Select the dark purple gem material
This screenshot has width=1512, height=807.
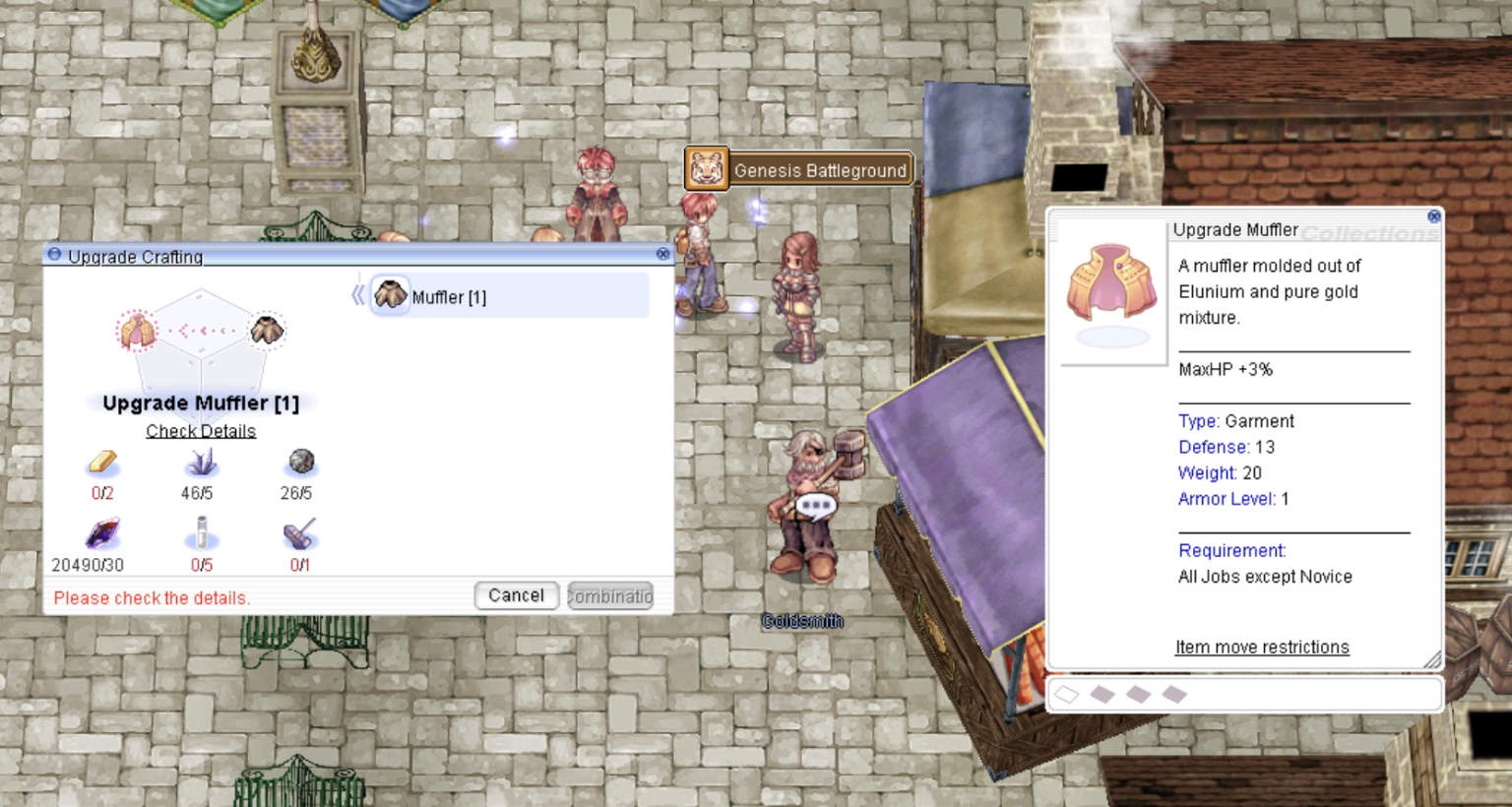(x=102, y=534)
